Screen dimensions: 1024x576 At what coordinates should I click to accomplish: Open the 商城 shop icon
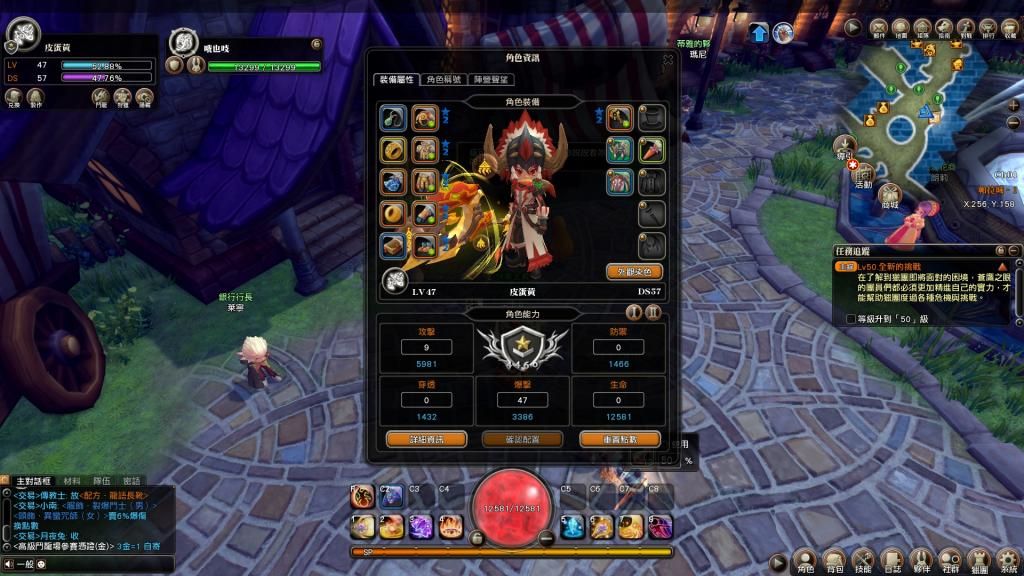tap(890, 193)
